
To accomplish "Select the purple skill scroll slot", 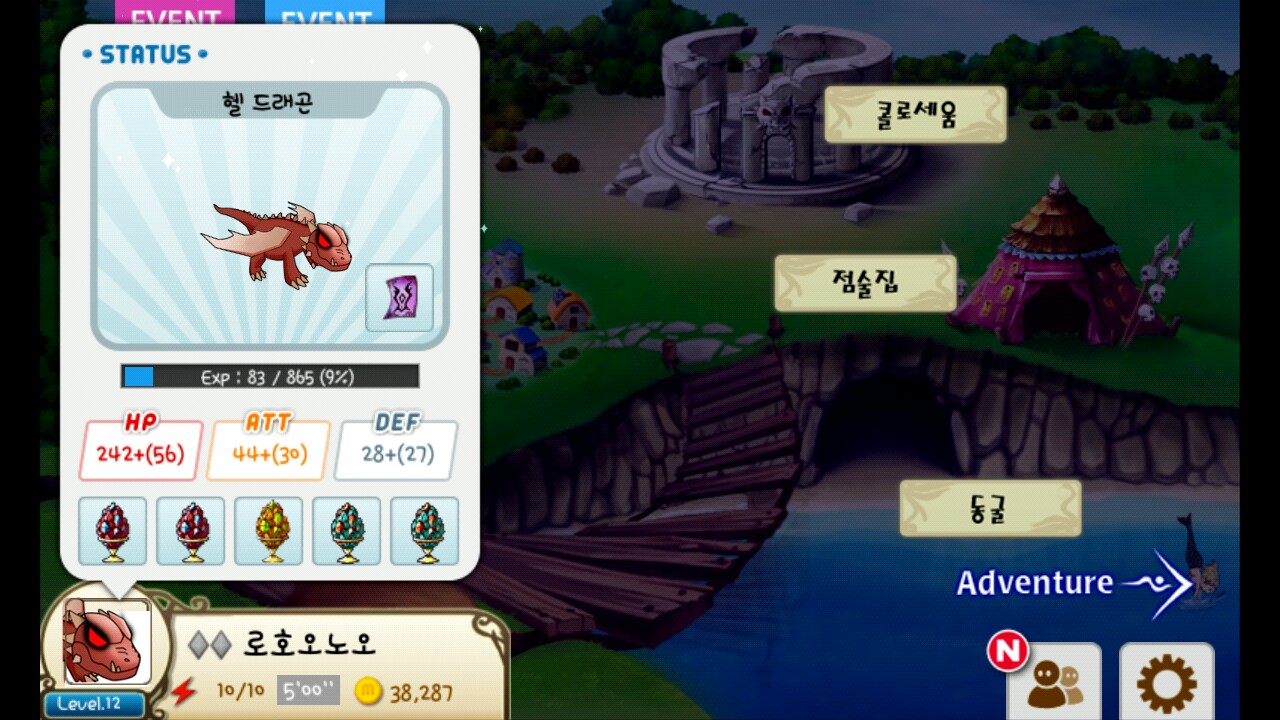I will 399,297.
